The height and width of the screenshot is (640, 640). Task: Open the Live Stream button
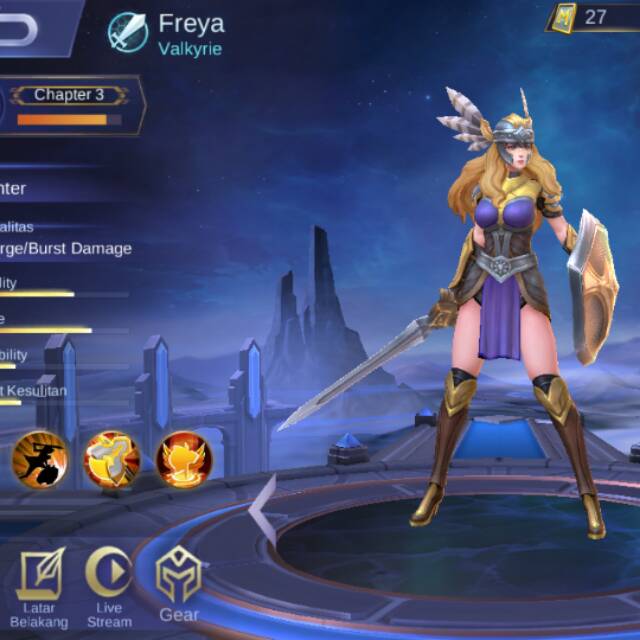pos(109,587)
